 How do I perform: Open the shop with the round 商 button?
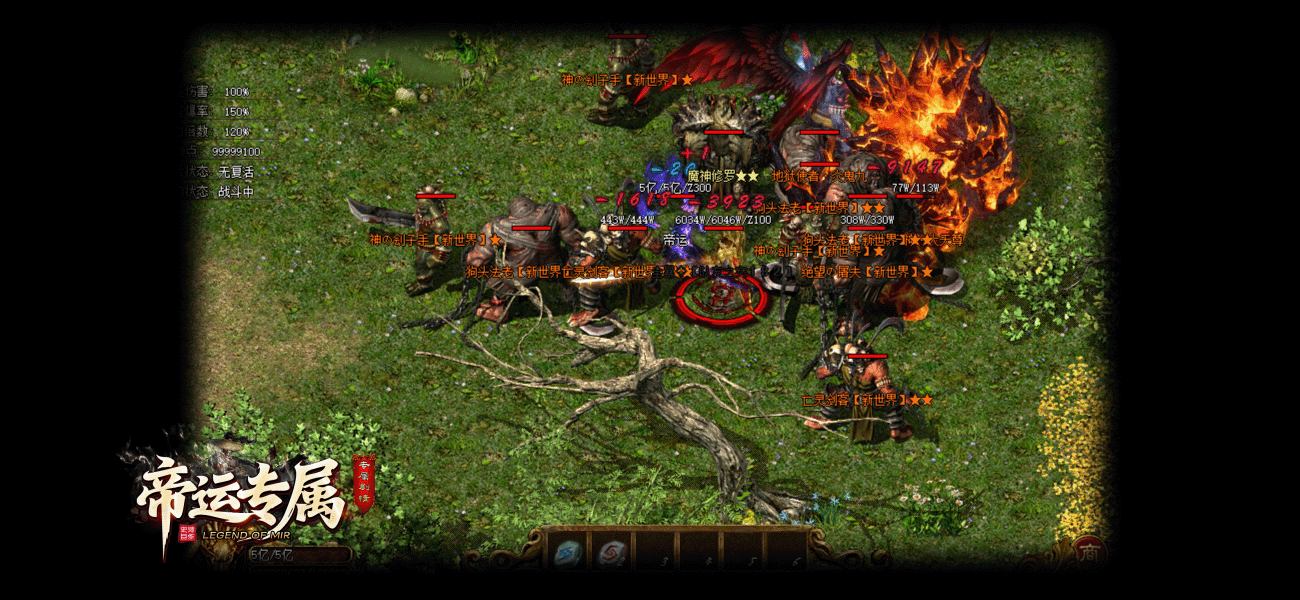1089,550
